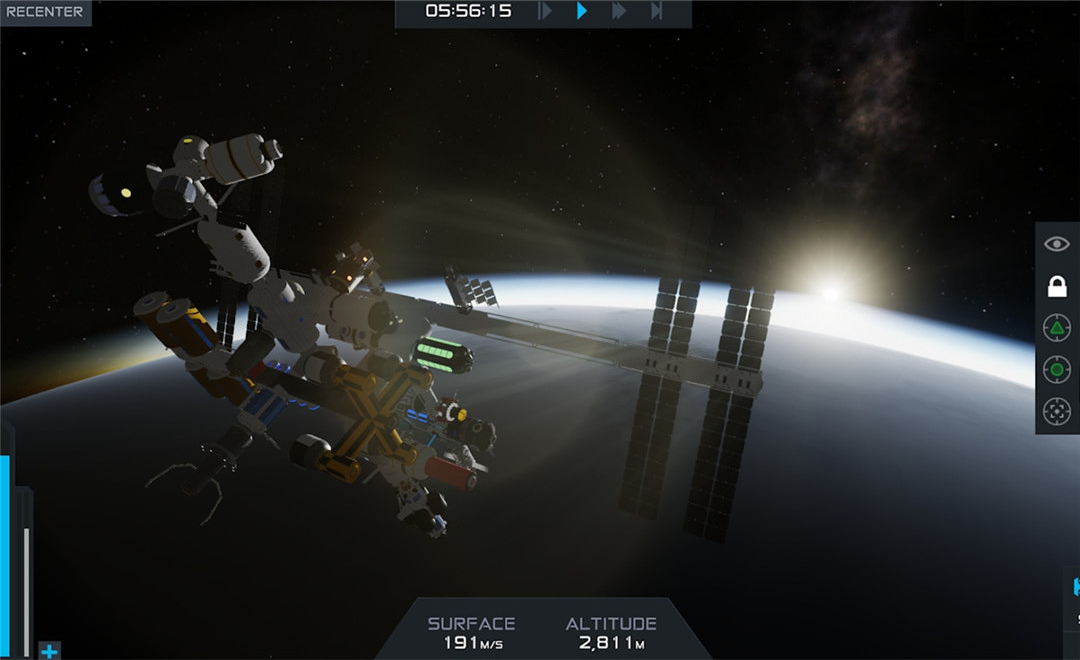
Task: Set time to normal play speed
Action: pyautogui.click(x=582, y=11)
